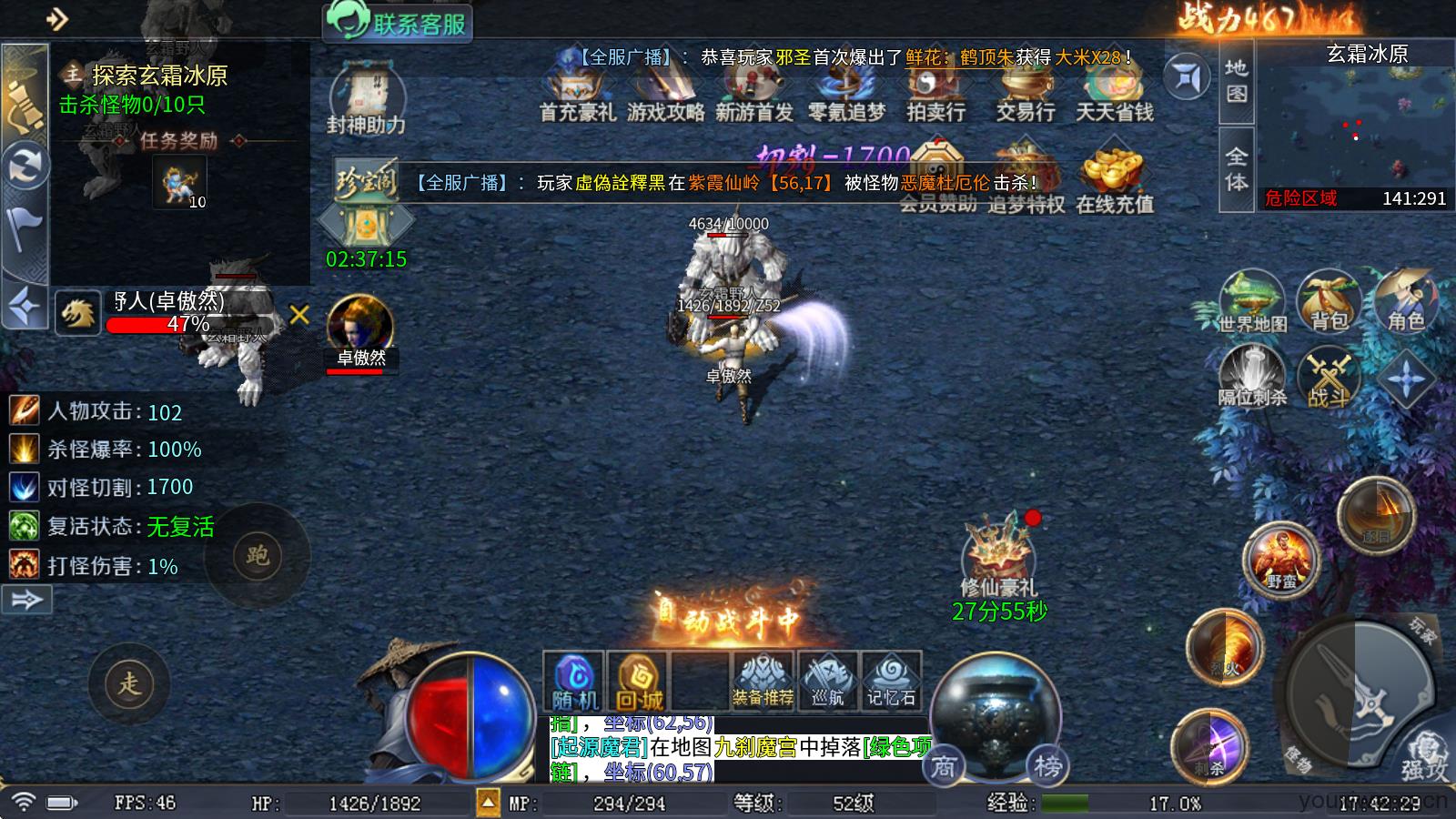Select the 地图 tab on the minimap
Viewport: 1456px width, 819px height.
pos(1235,82)
